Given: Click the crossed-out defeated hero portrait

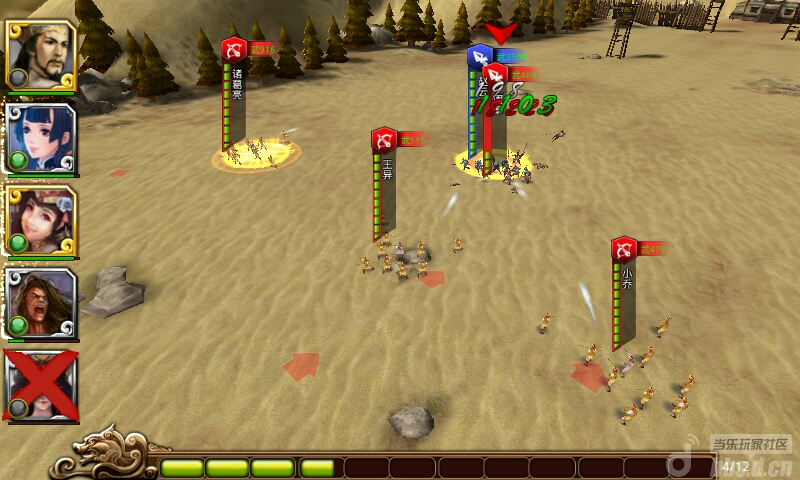Looking at the screenshot, I should click(41, 385).
